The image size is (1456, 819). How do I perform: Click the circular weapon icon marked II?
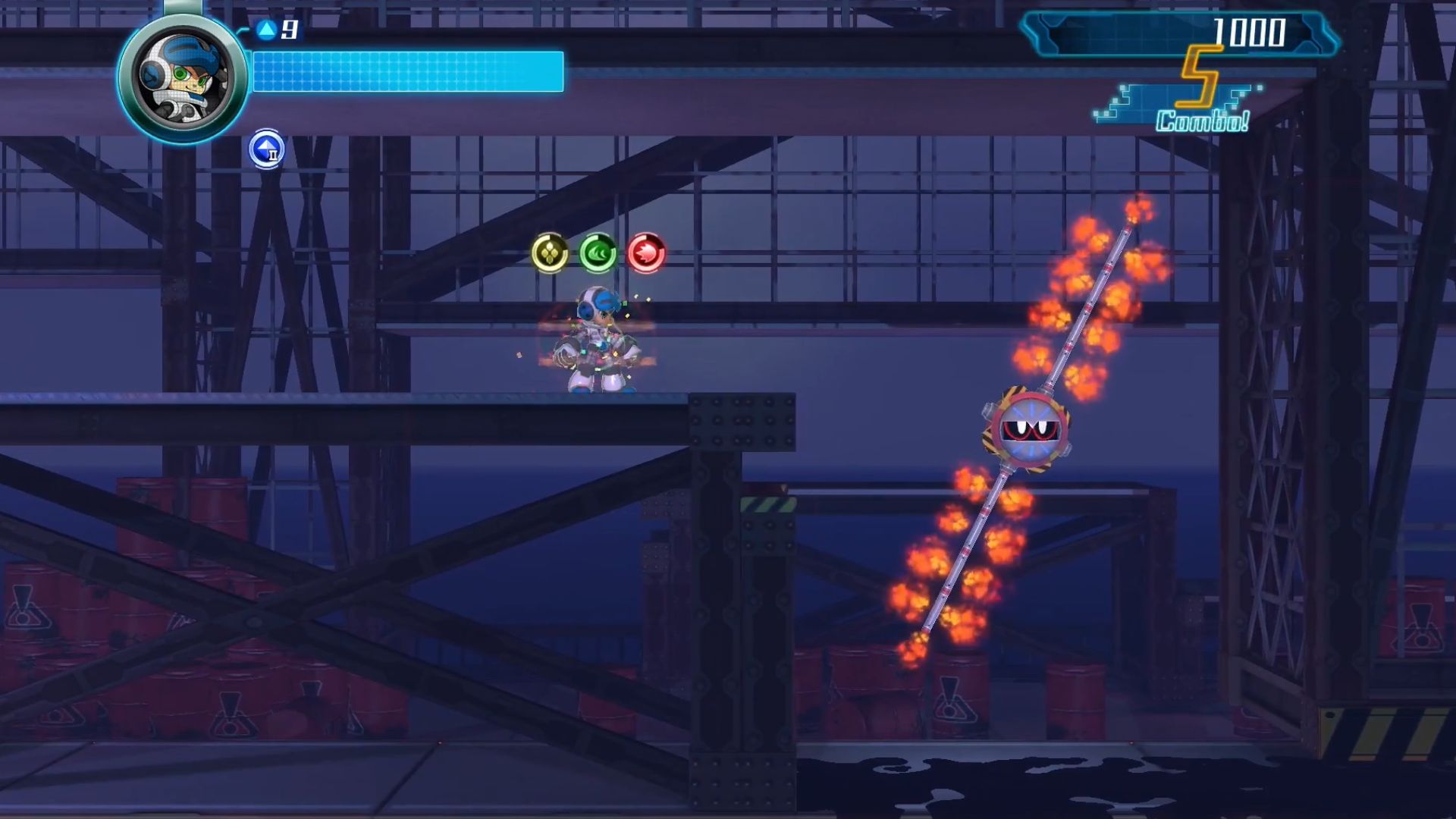265,149
